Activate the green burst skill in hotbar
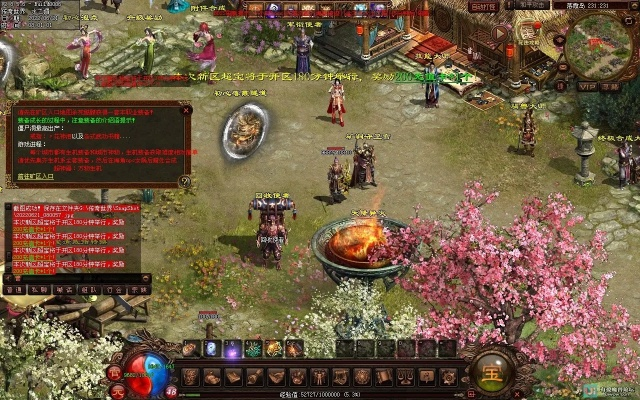640x400 pixels. coord(253,349)
